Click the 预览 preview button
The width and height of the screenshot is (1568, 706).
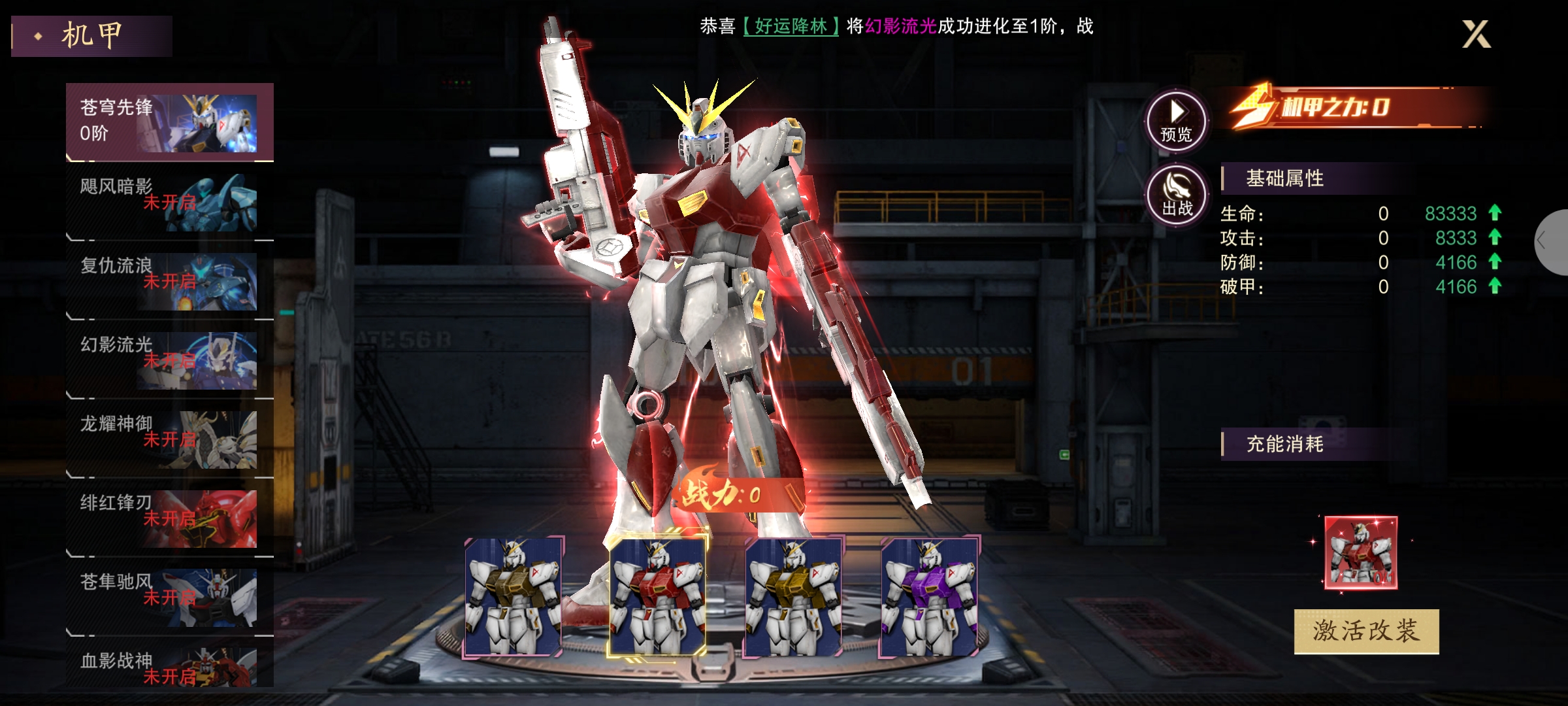click(1177, 121)
